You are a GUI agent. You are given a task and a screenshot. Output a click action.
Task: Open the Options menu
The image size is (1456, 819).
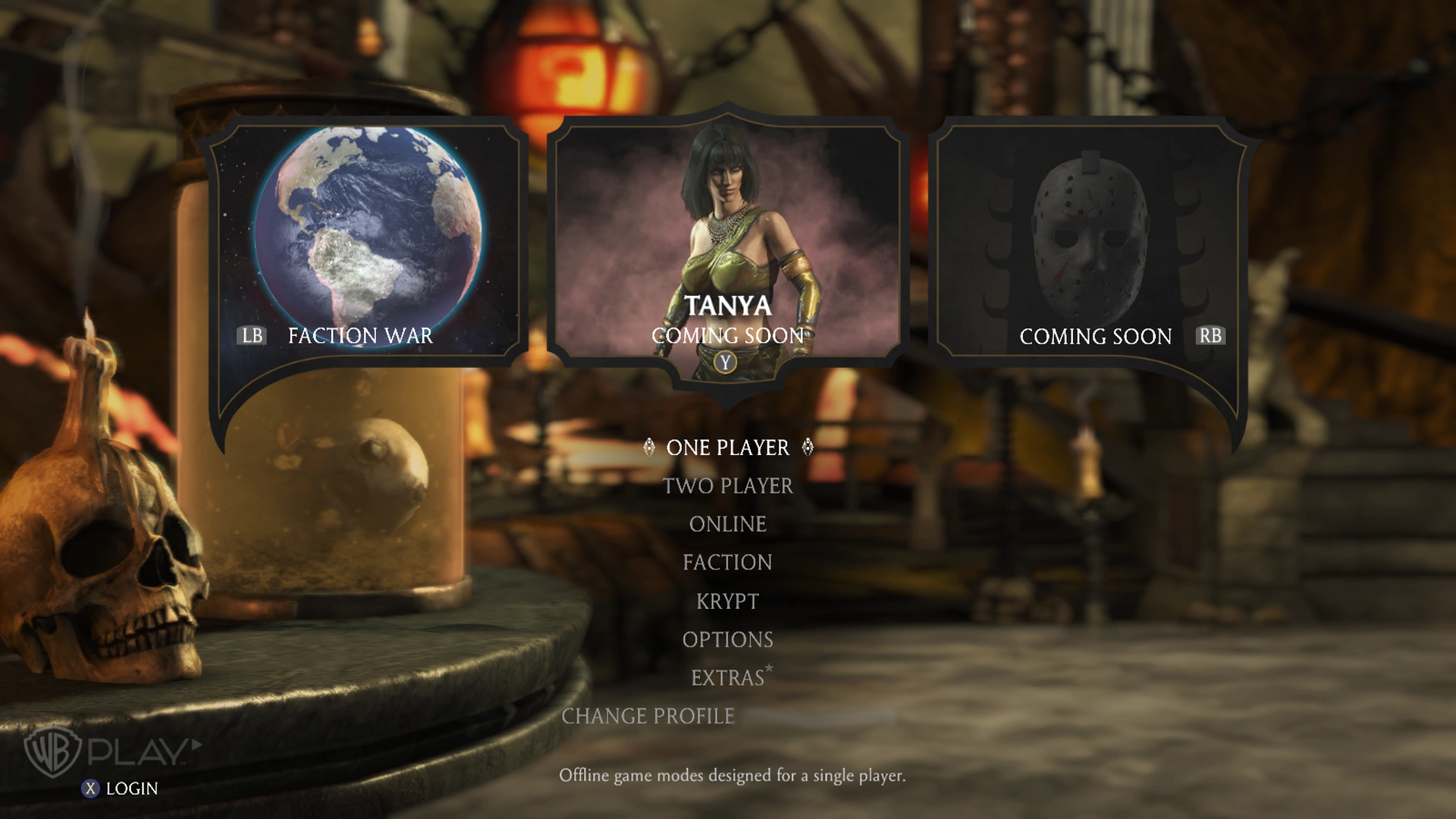tap(727, 640)
